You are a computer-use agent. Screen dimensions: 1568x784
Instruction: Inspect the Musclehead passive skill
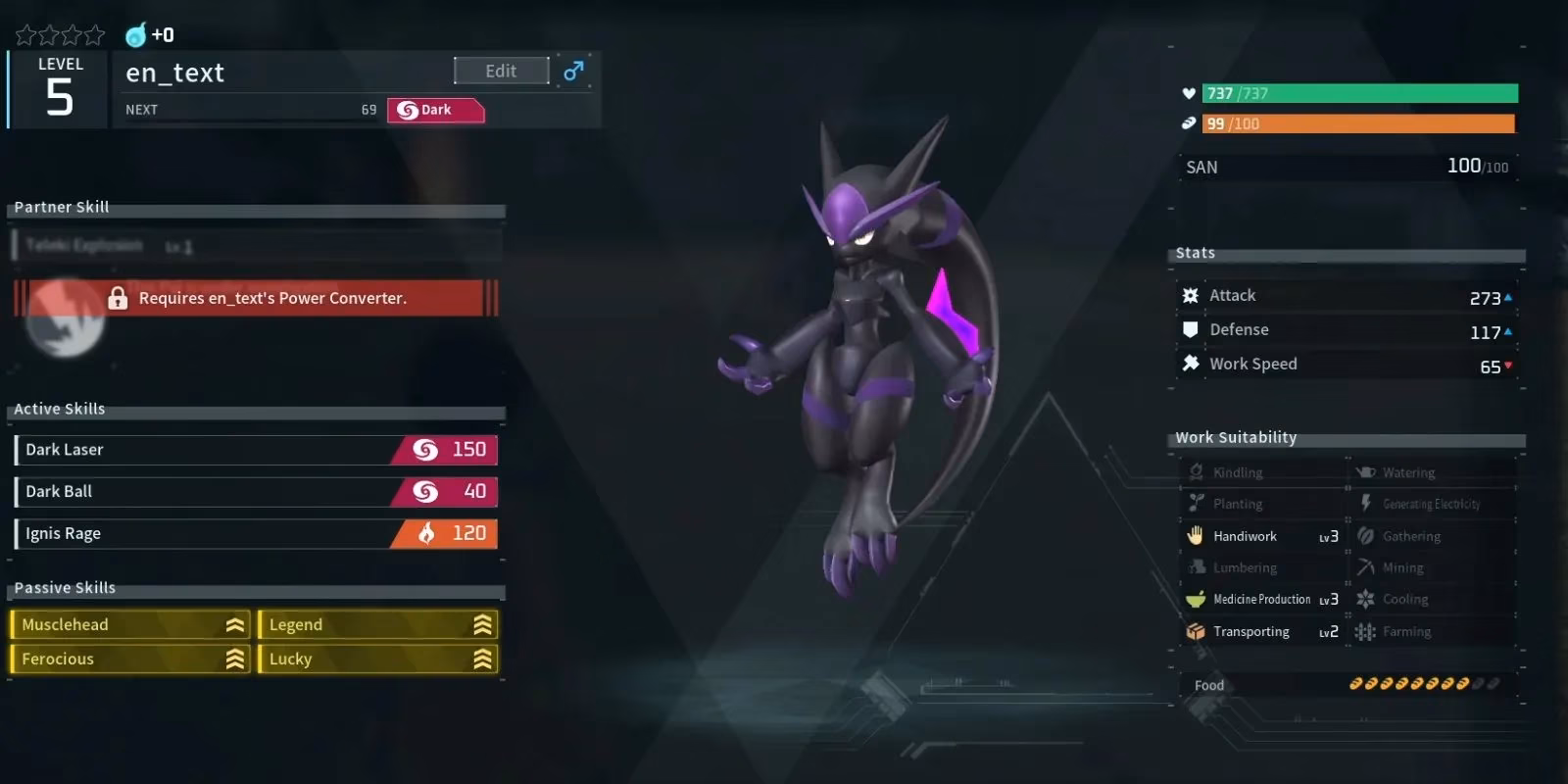[x=130, y=625]
